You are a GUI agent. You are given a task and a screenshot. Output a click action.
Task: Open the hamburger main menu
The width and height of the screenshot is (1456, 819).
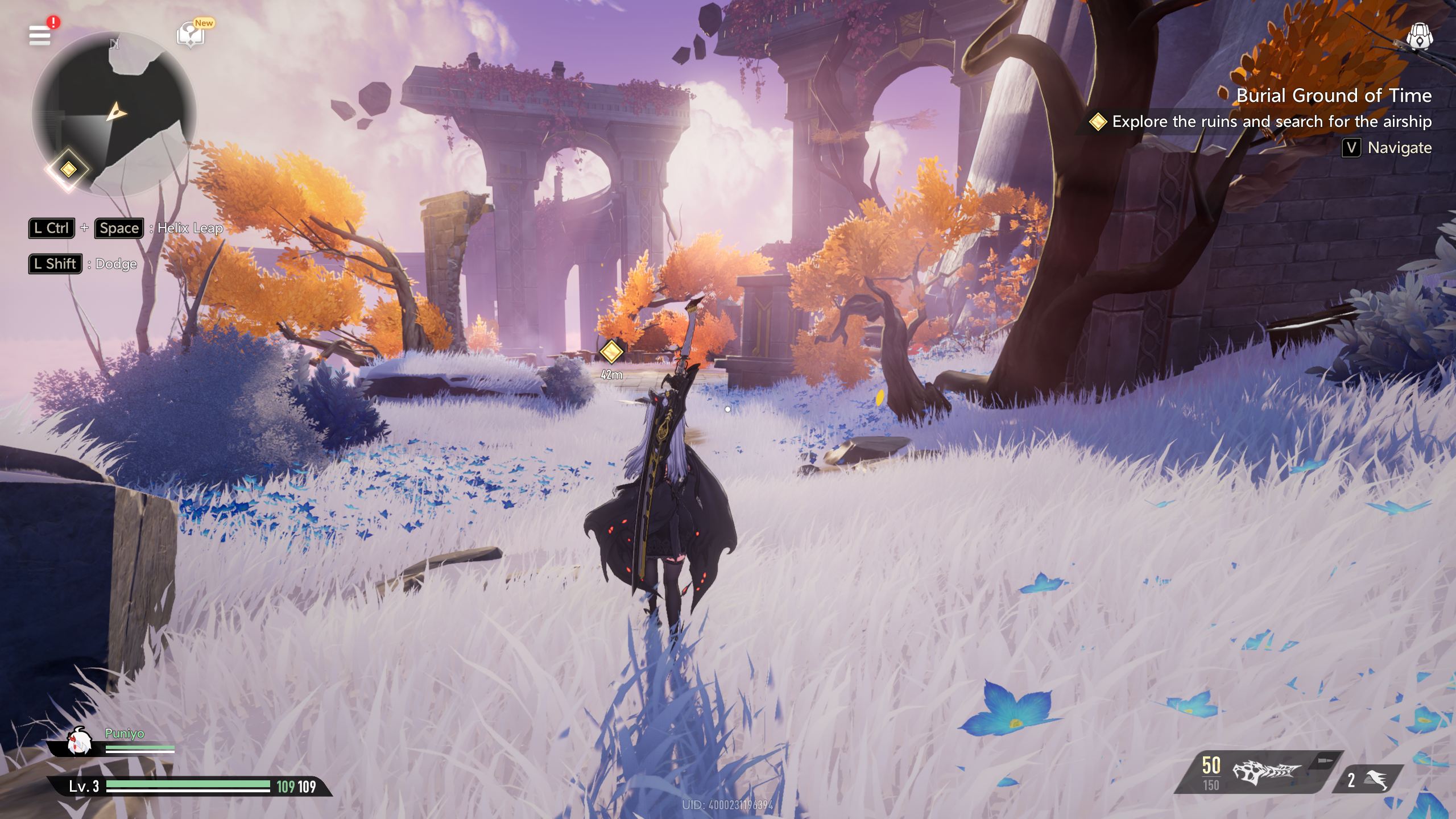click(40, 35)
